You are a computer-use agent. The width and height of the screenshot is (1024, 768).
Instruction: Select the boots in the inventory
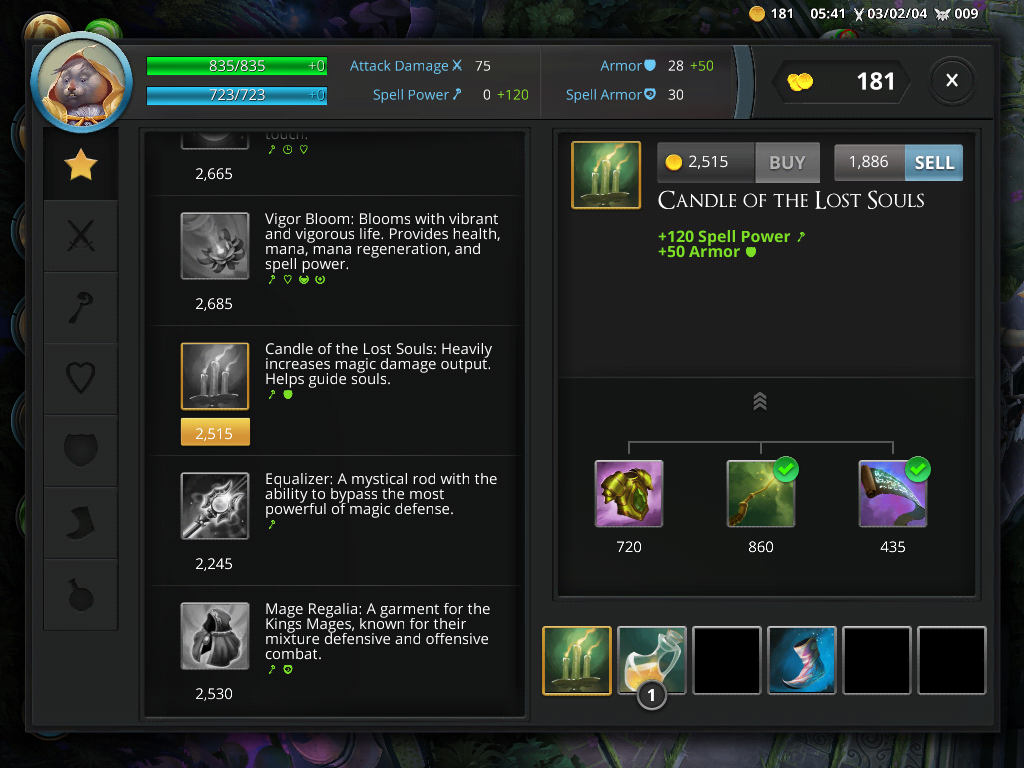802,660
